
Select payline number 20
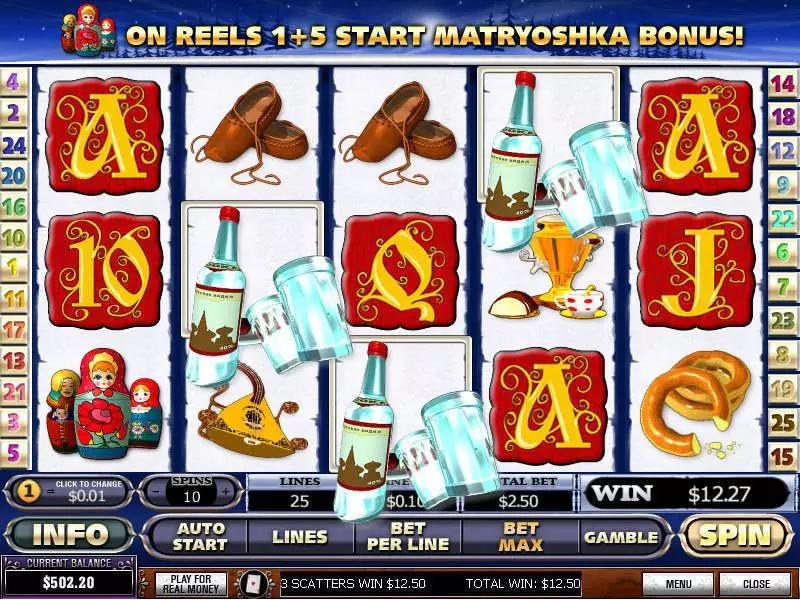tap(14, 176)
